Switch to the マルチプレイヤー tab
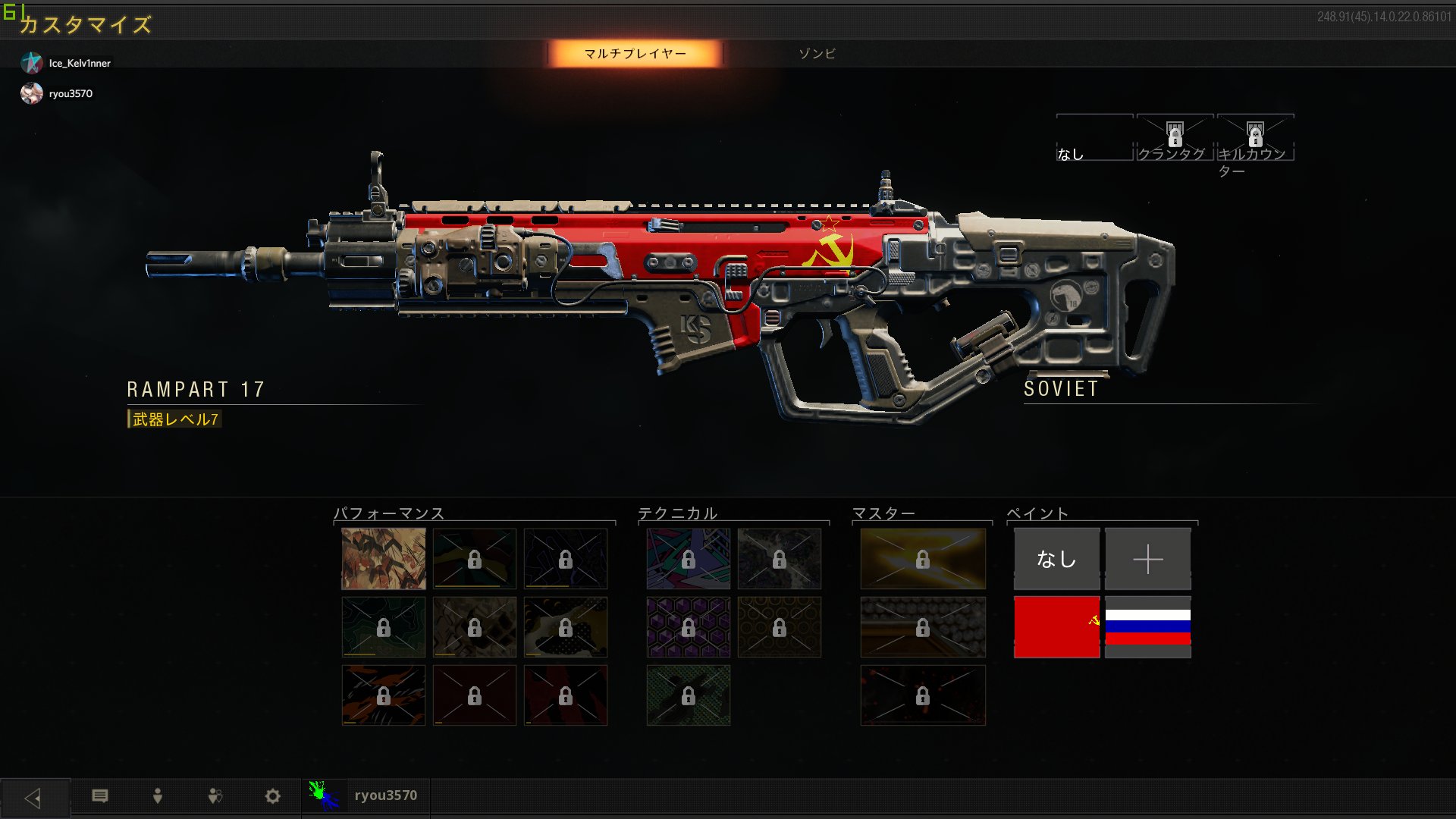1456x819 pixels. [635, 54]
